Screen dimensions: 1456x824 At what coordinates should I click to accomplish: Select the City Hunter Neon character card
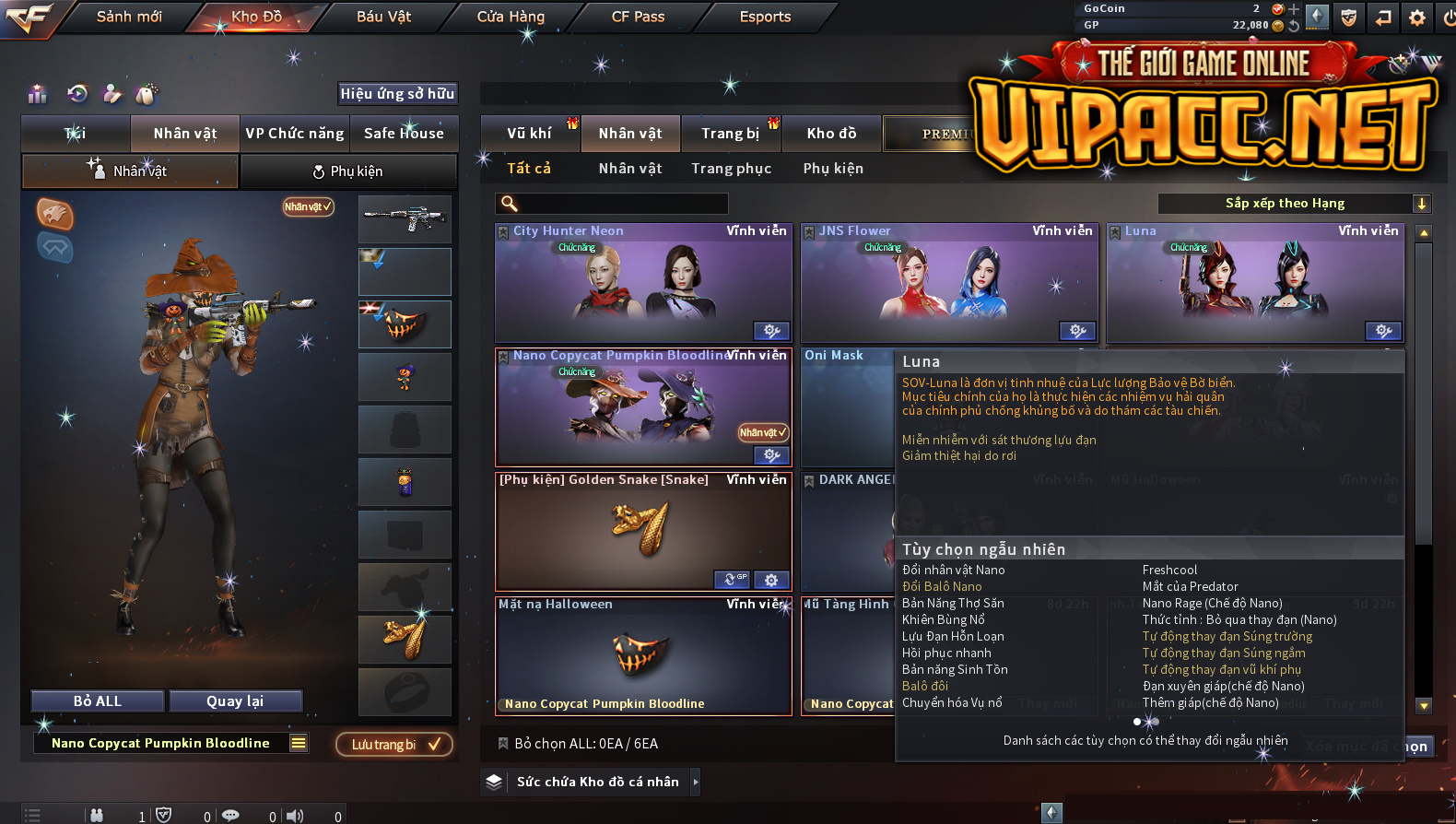pyautogui.click(x=643, y=284)
